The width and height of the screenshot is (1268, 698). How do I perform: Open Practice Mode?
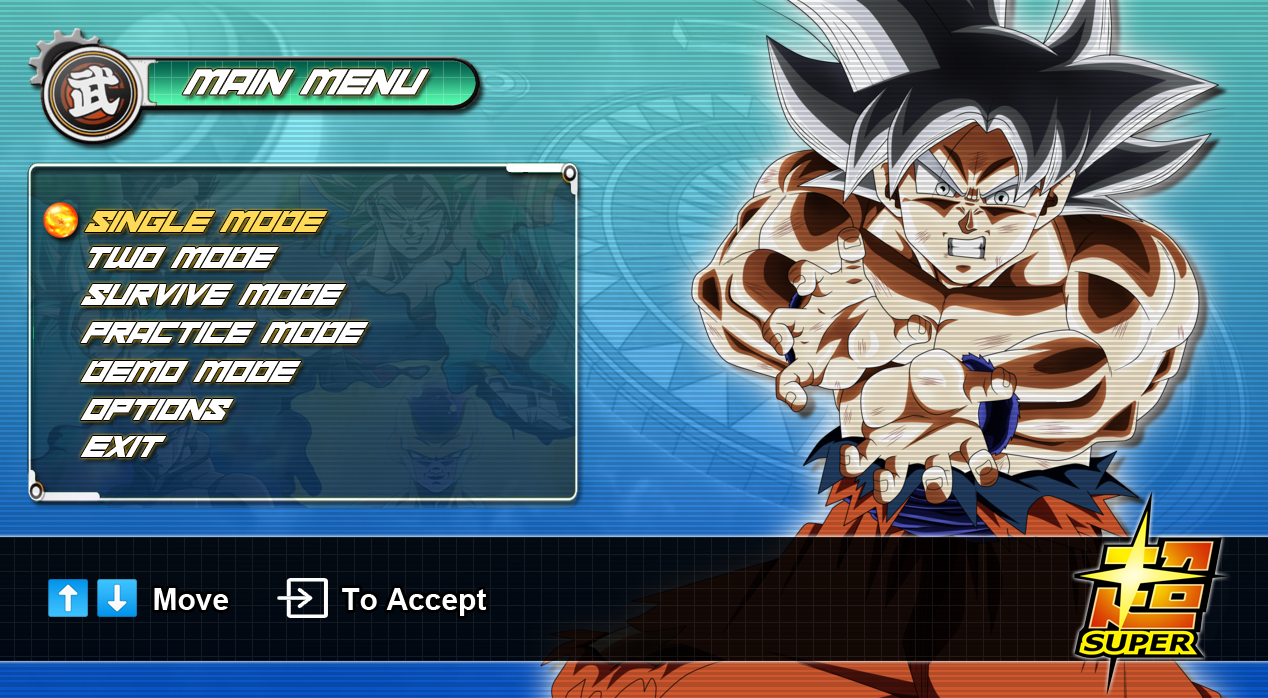224,332
